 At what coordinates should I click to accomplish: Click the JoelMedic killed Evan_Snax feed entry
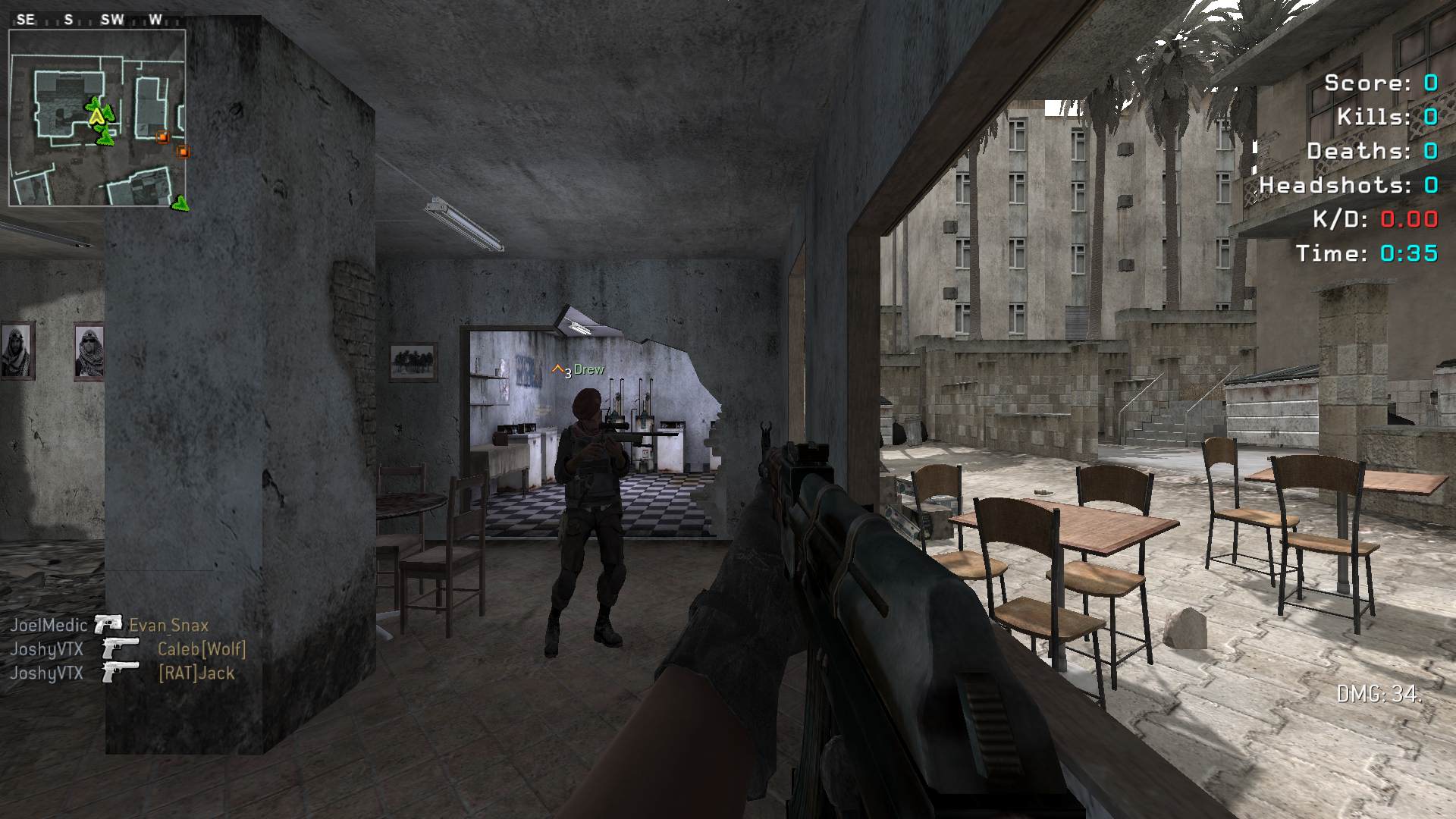click(109, 625)
